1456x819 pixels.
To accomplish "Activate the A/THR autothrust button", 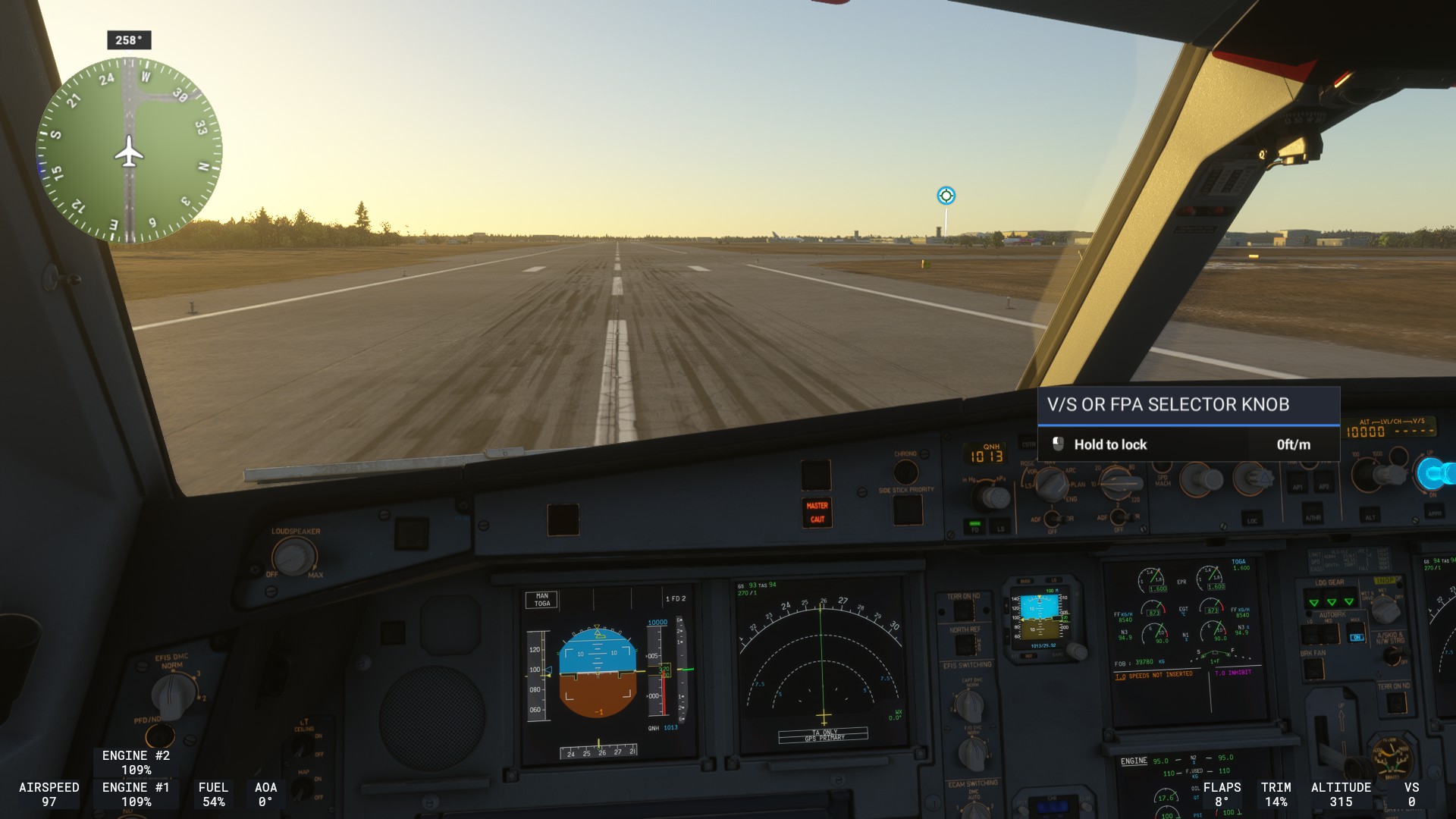I will click(x=1313, y=517).
